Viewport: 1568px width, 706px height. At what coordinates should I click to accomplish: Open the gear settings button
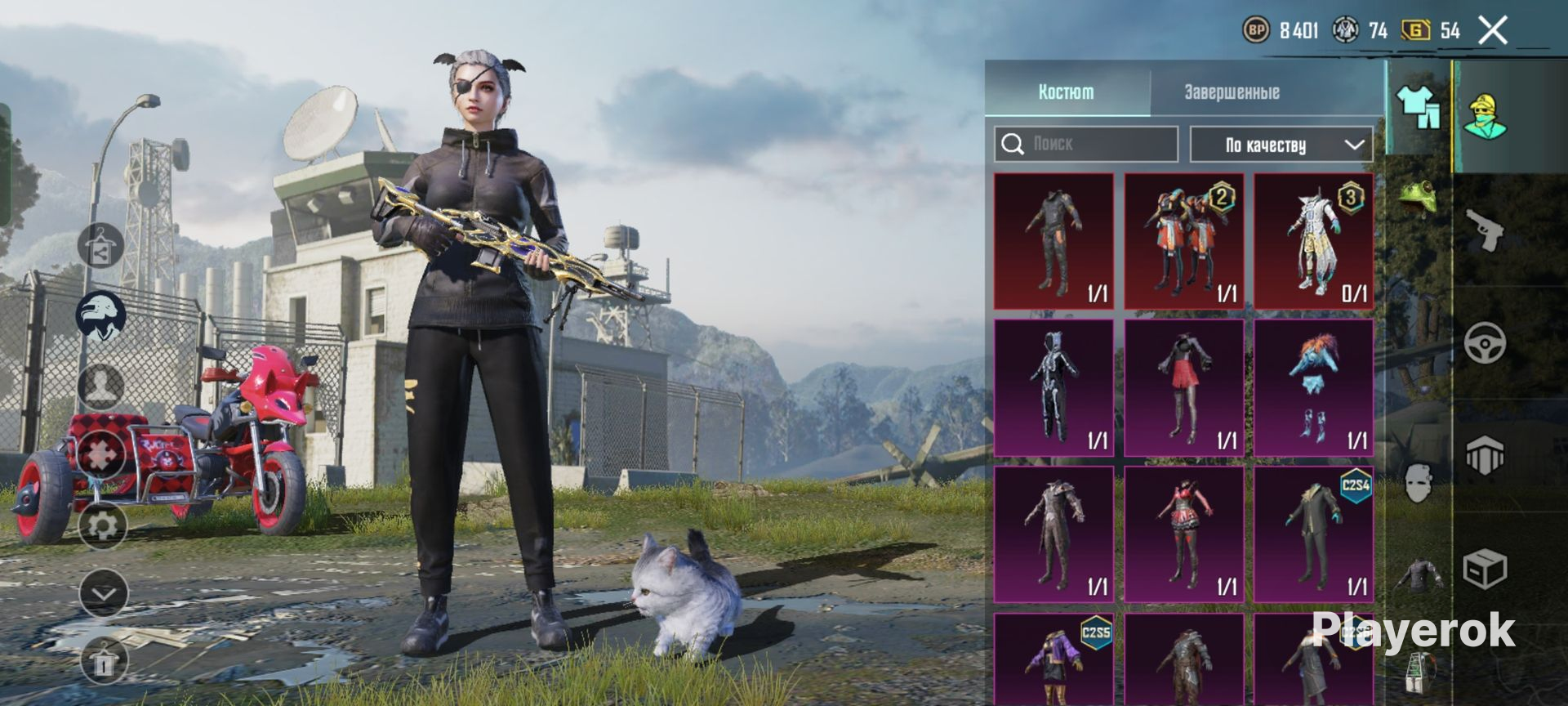pyautogui.click(x=103, y=525)
